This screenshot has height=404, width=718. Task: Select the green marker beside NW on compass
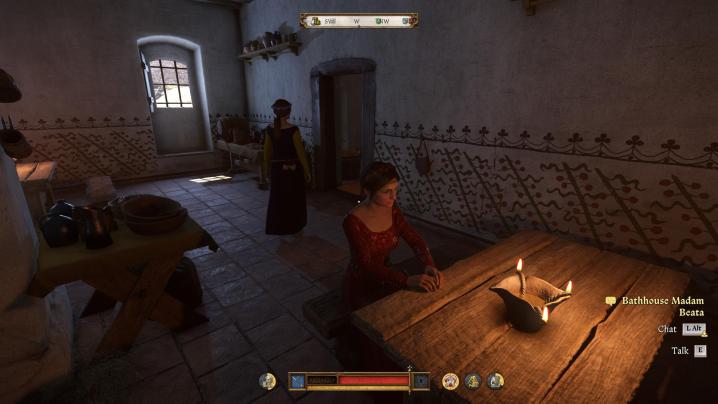pos(378,20)
